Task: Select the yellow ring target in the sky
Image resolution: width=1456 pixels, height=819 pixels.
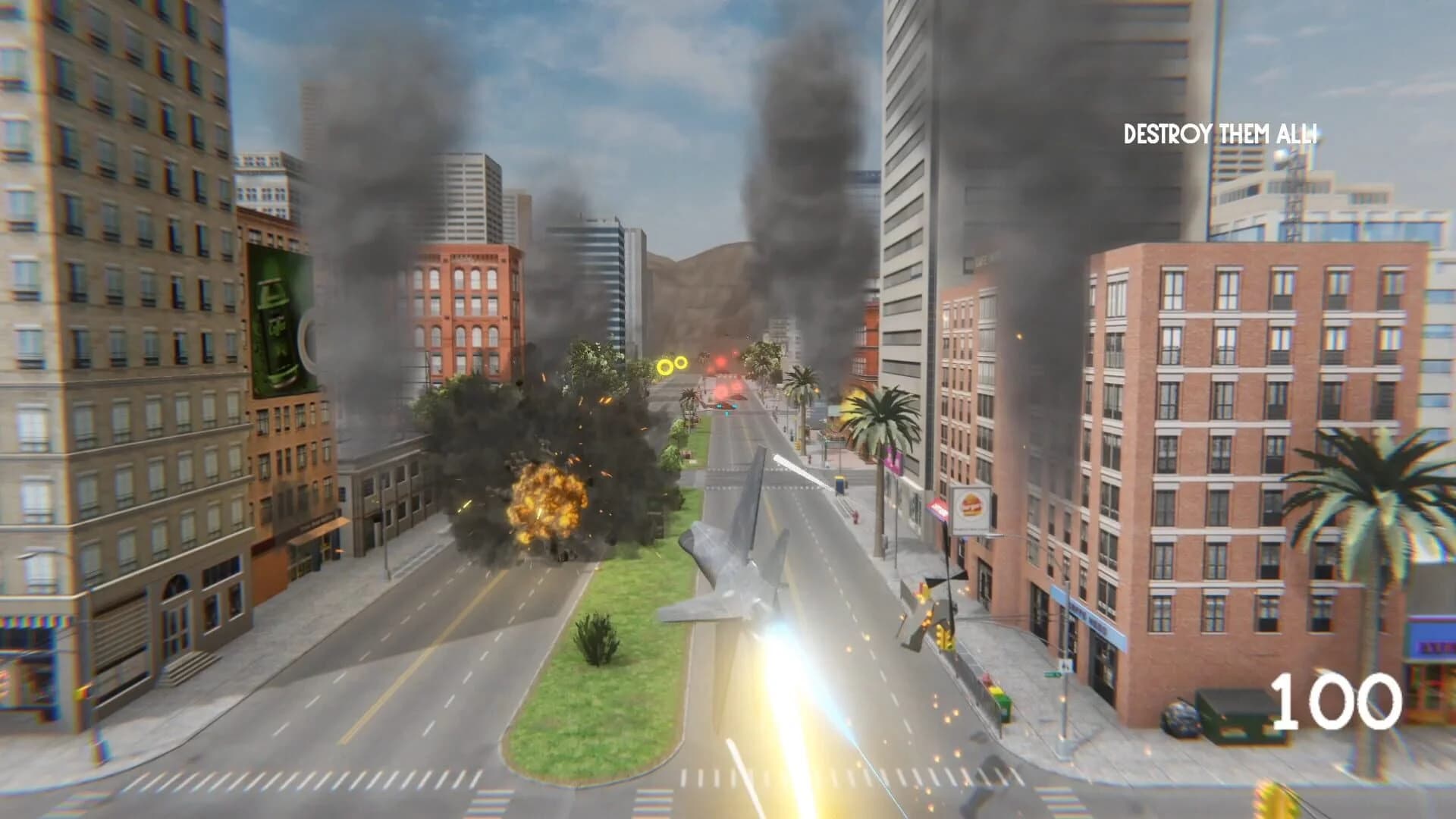Action: point(665,366)
